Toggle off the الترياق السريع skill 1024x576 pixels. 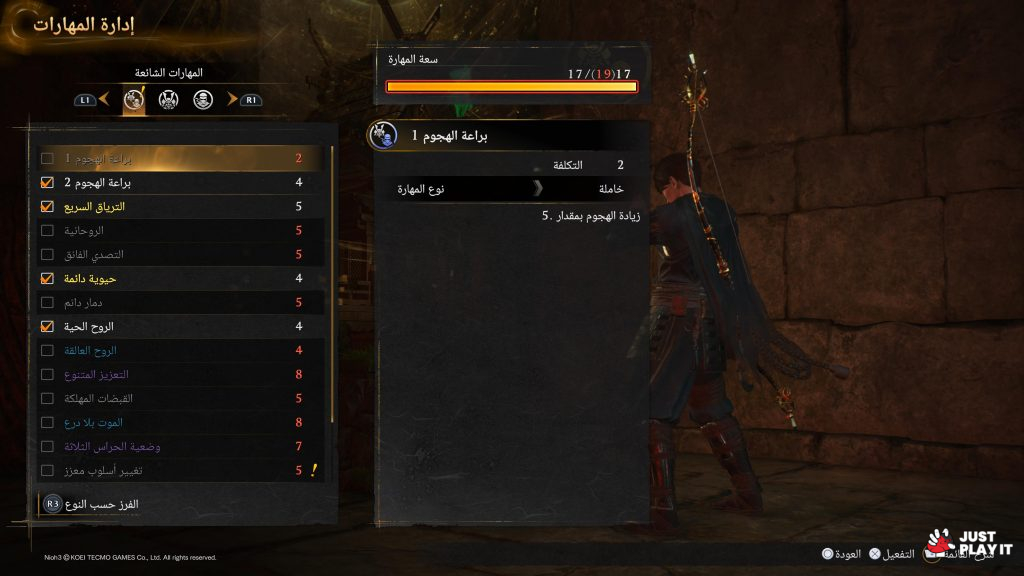click(x=47, y=207)
